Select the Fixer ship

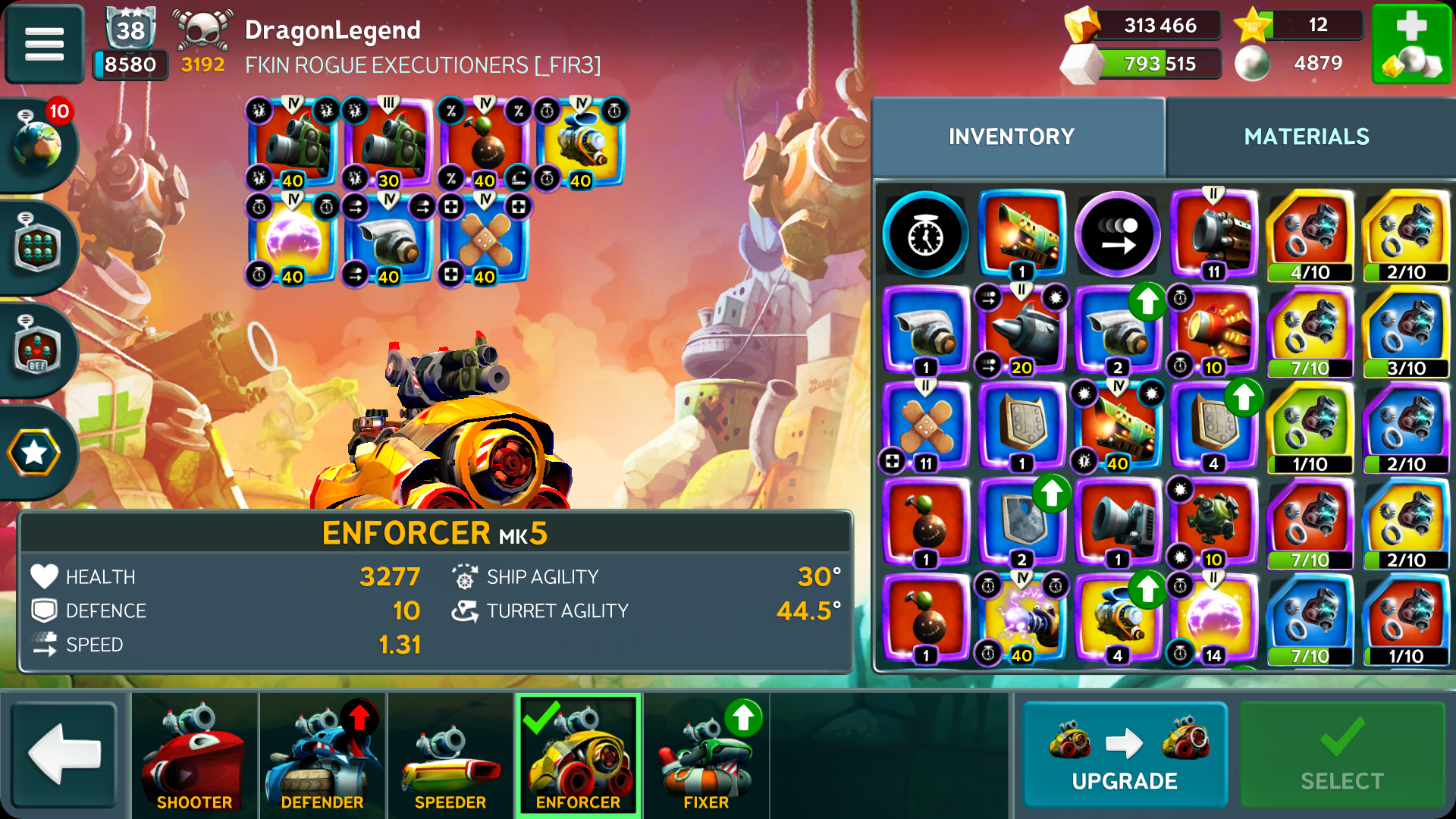coord(705,756)
